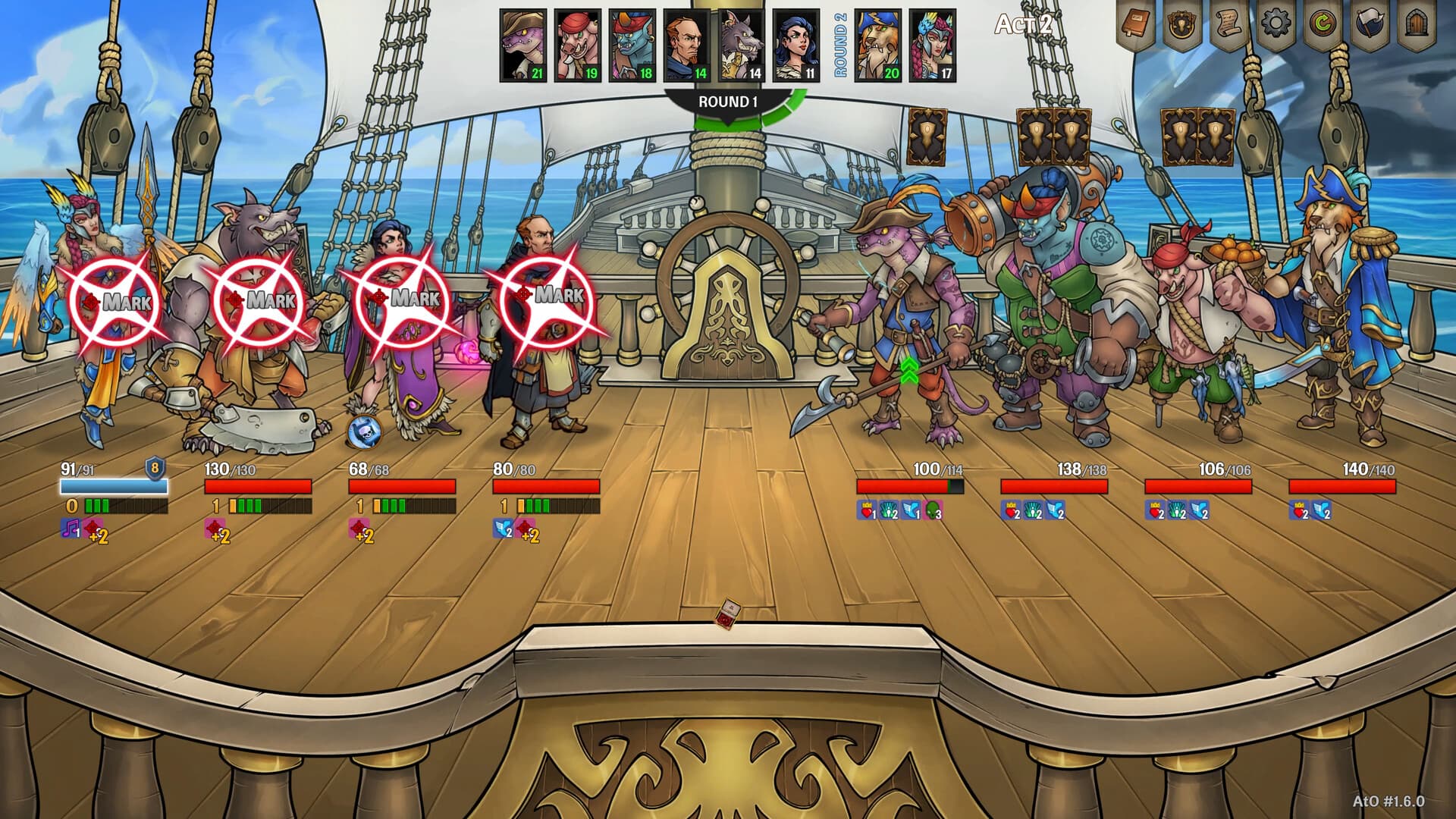Select the red-bandana pig portrait in turn order
Image resolution: width=1456 pixels, height=819 pixels.
(578, 45)
